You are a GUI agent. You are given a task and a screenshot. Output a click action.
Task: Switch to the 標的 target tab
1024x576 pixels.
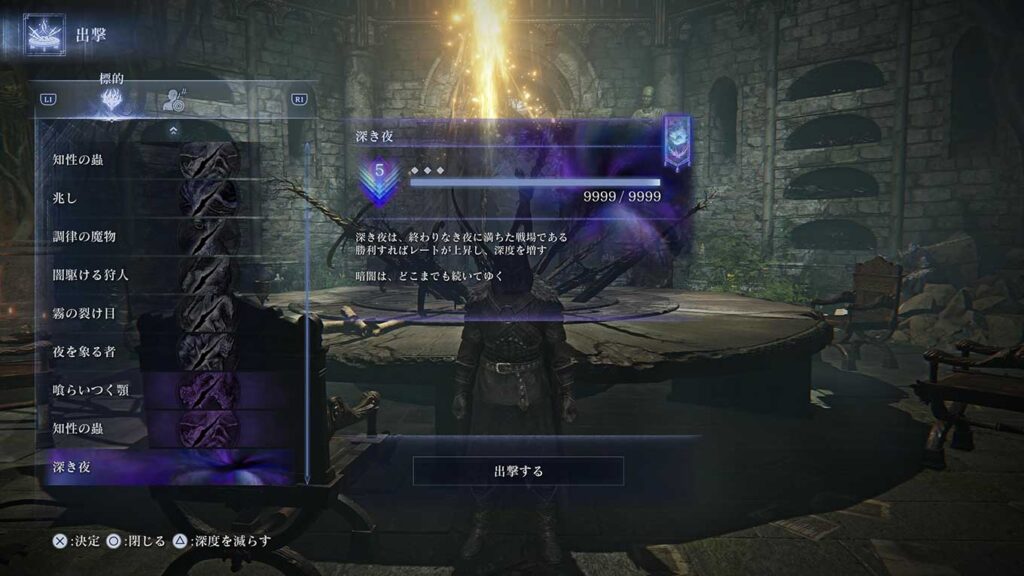pos(113,100)
